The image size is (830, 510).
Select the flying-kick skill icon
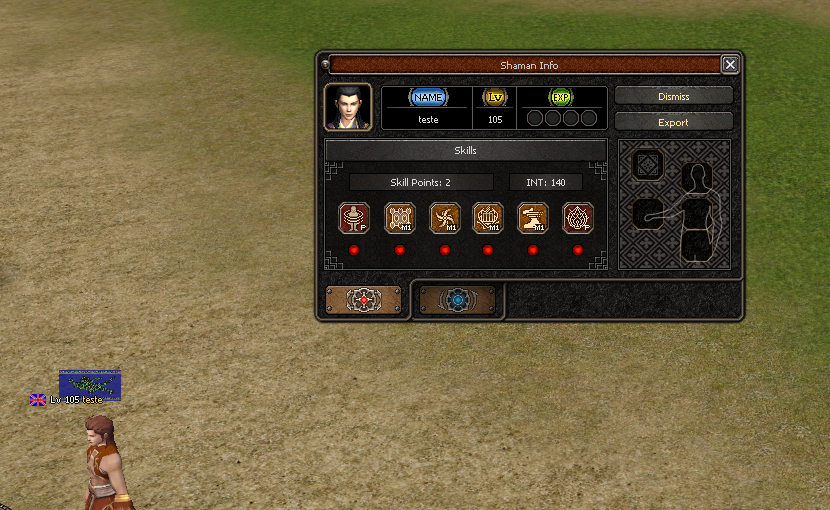(533, 218)
